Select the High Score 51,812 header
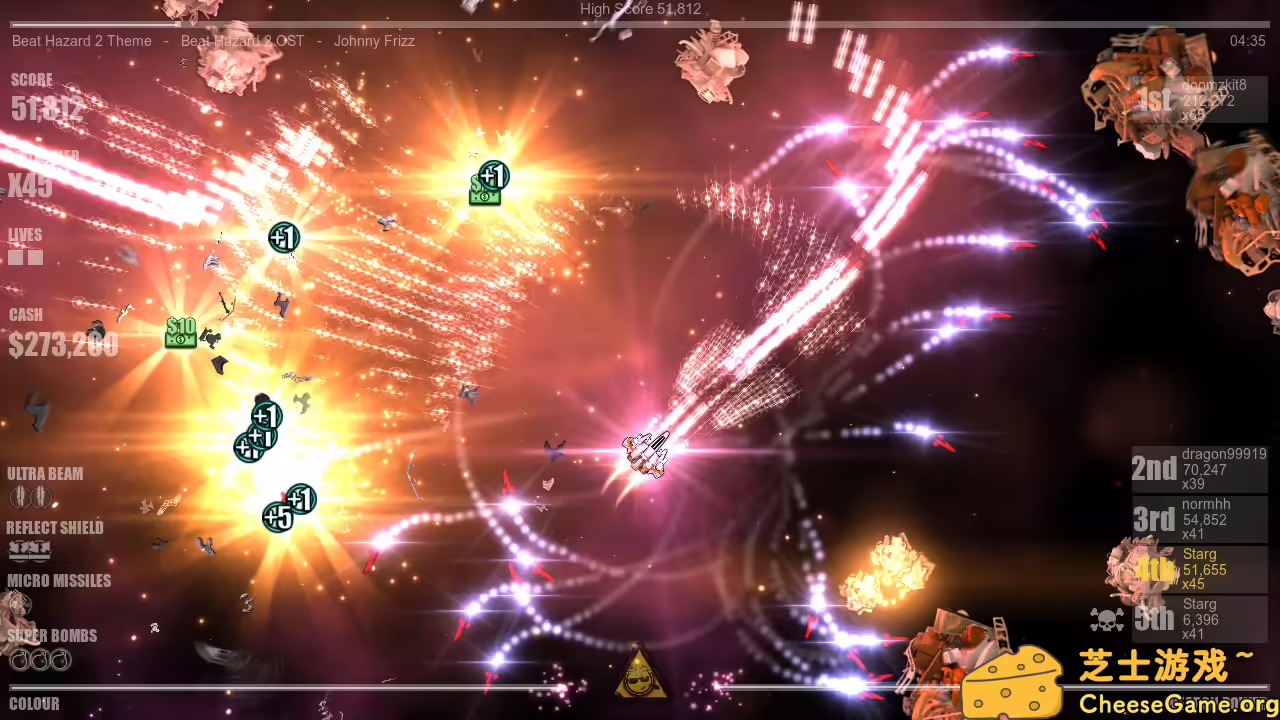The height and width of the screenshot is (720, 1280). click(x=640, y=8)
